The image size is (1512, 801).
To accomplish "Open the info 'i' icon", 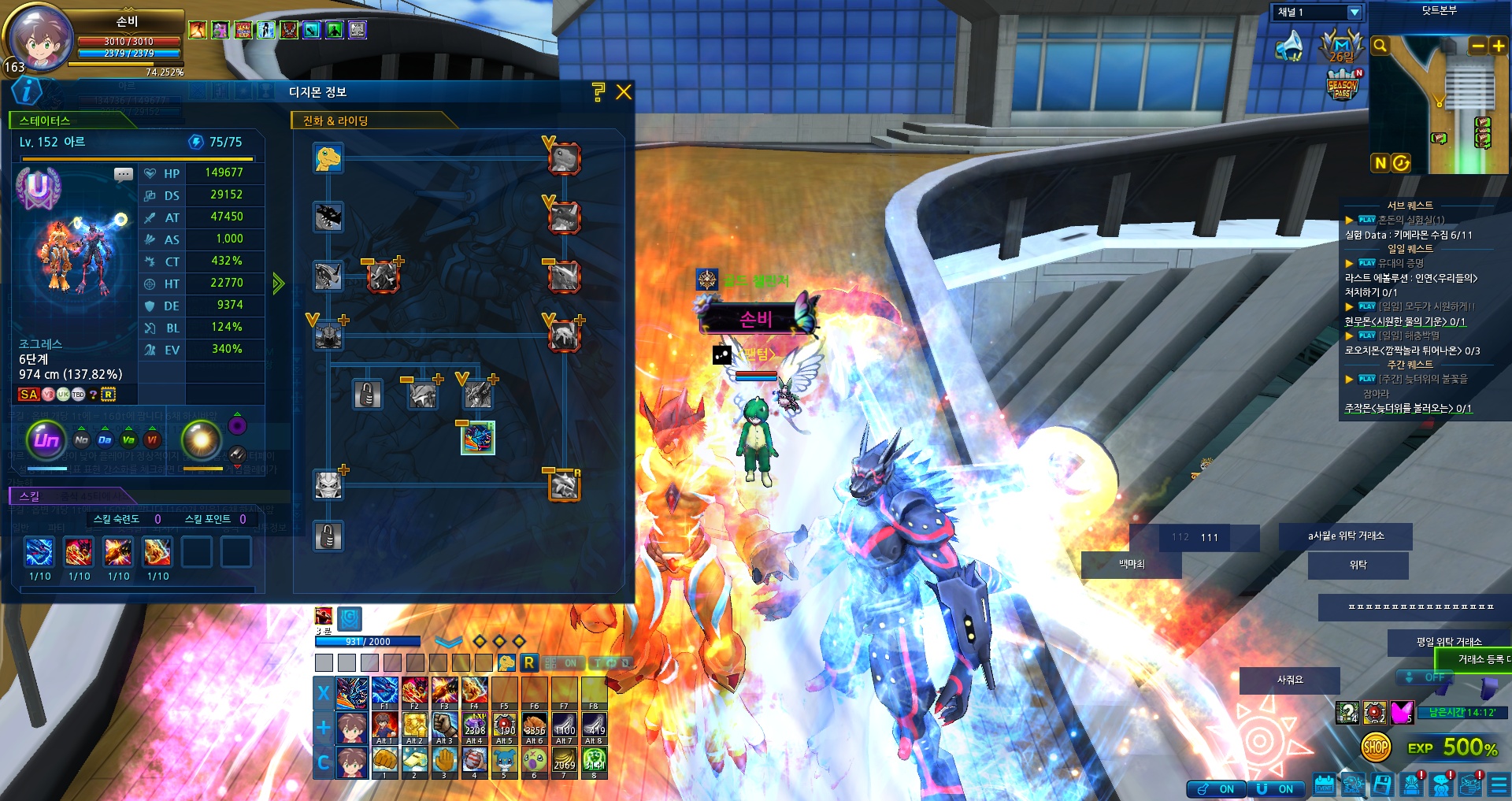I will (27, 91).
